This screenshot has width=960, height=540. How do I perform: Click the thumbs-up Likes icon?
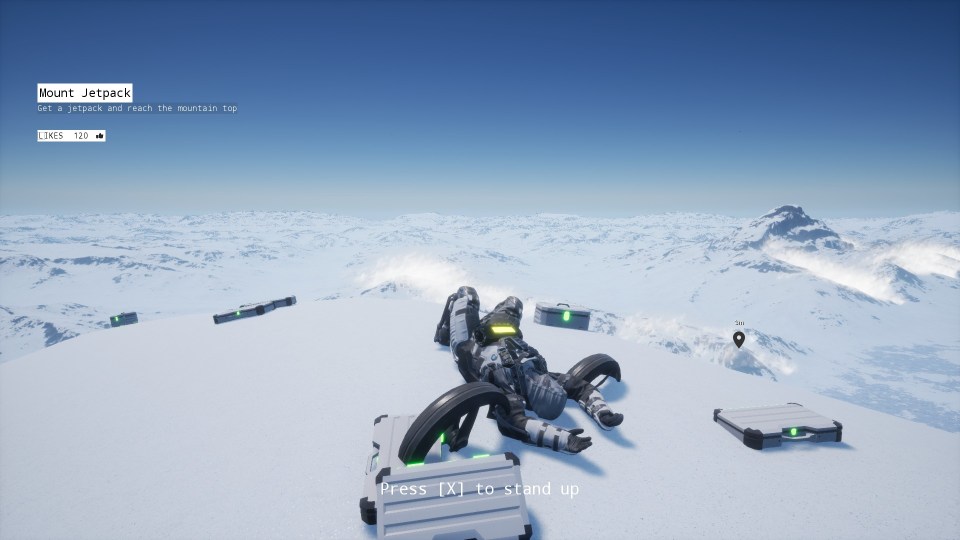pos(99,136)
